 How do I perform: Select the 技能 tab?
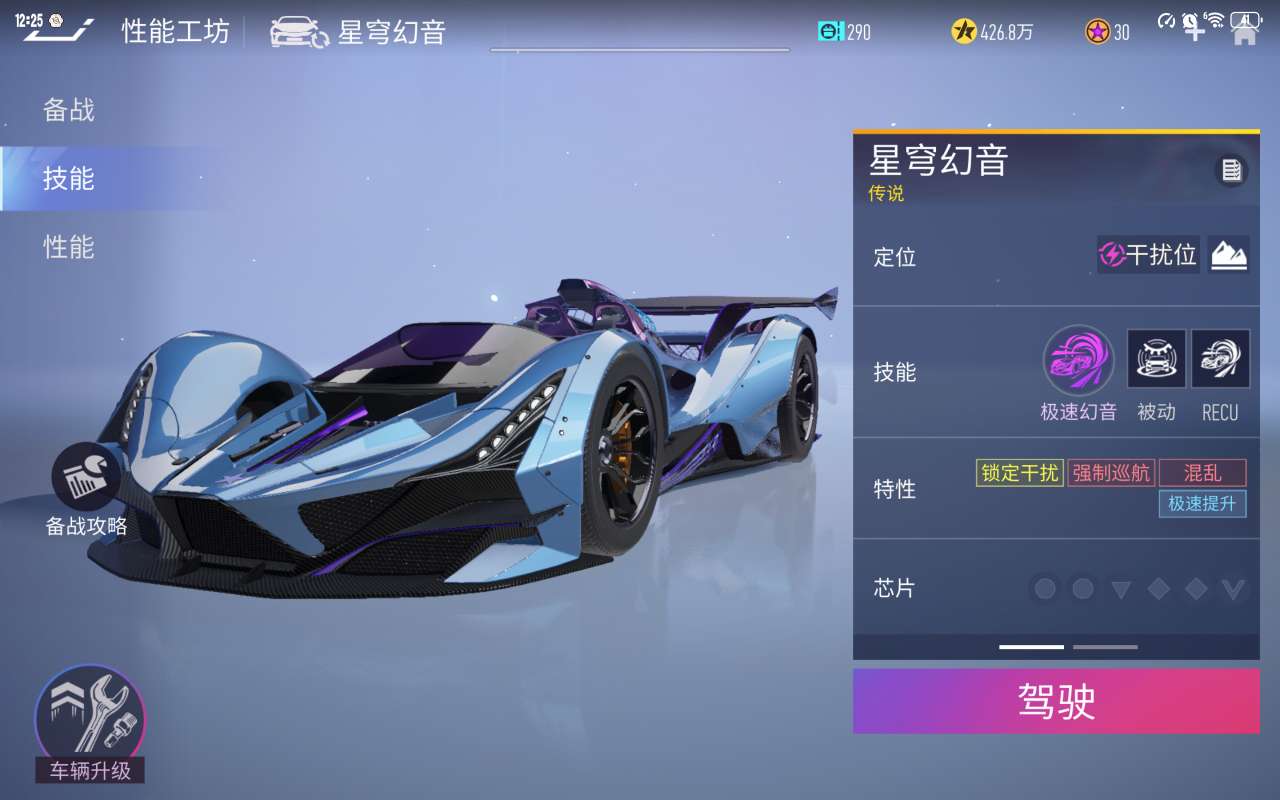(69, 179)
